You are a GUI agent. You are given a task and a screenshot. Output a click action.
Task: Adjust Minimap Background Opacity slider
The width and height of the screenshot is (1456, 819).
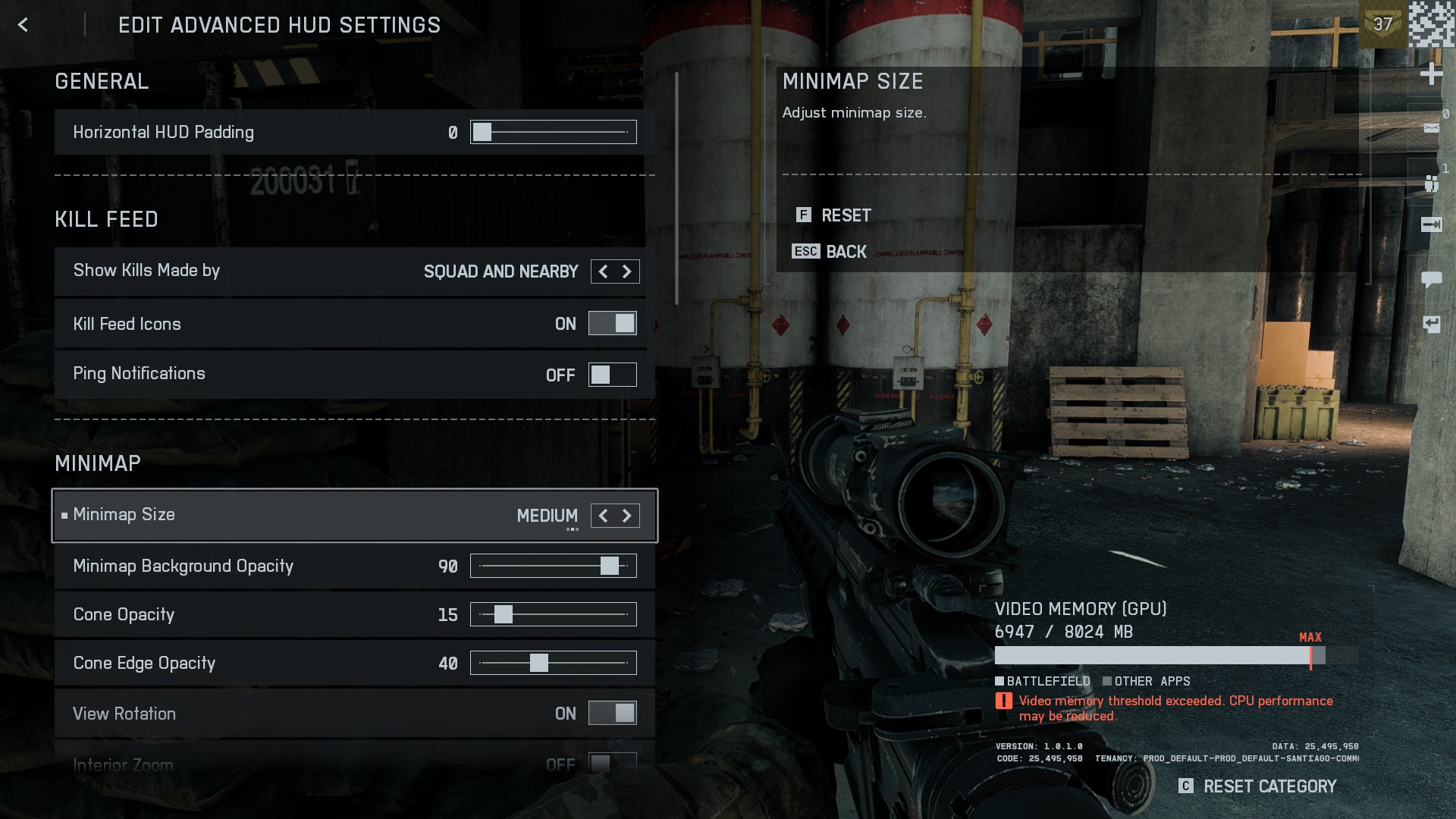(610, 566)
